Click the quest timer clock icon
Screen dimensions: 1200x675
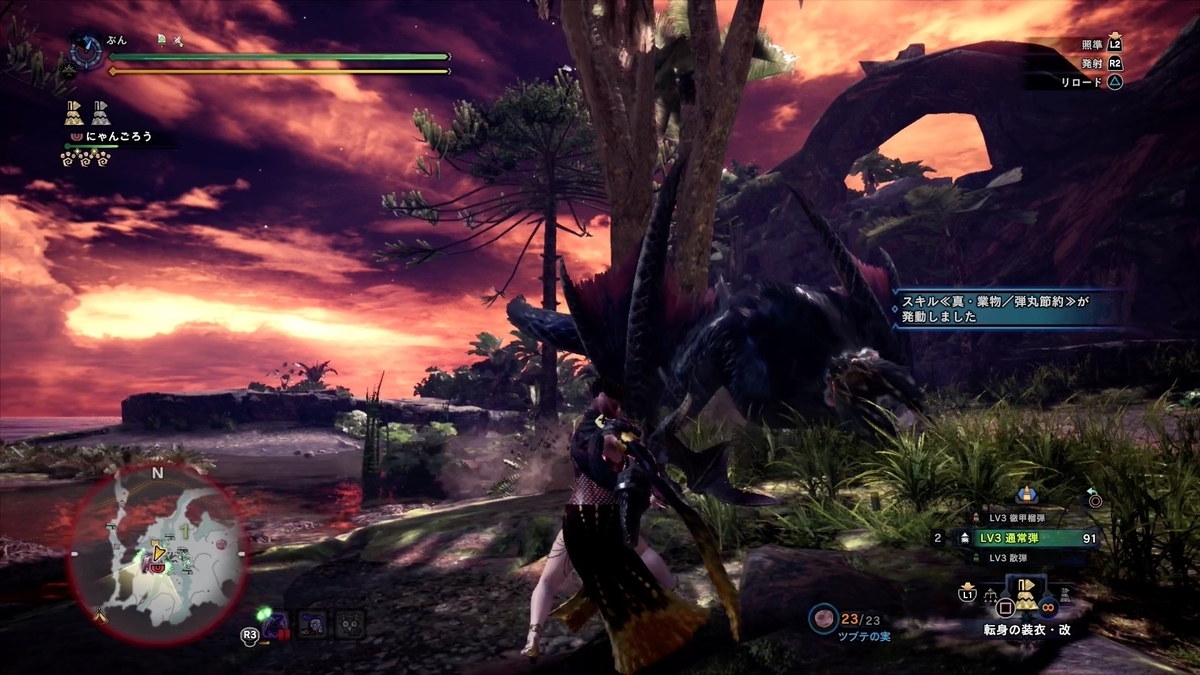coord(86,52)
